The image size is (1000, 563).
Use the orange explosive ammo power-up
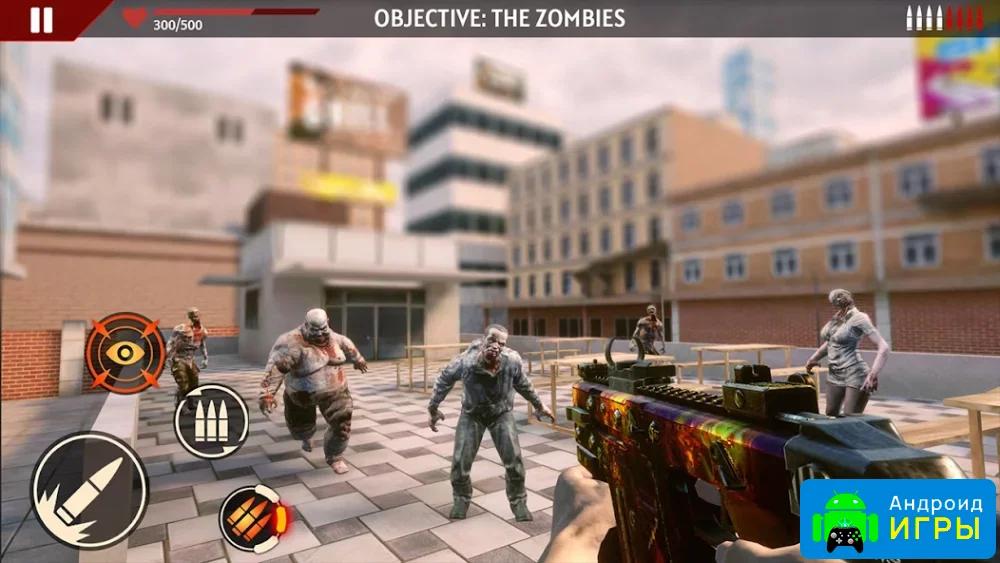tap(253, 518)
